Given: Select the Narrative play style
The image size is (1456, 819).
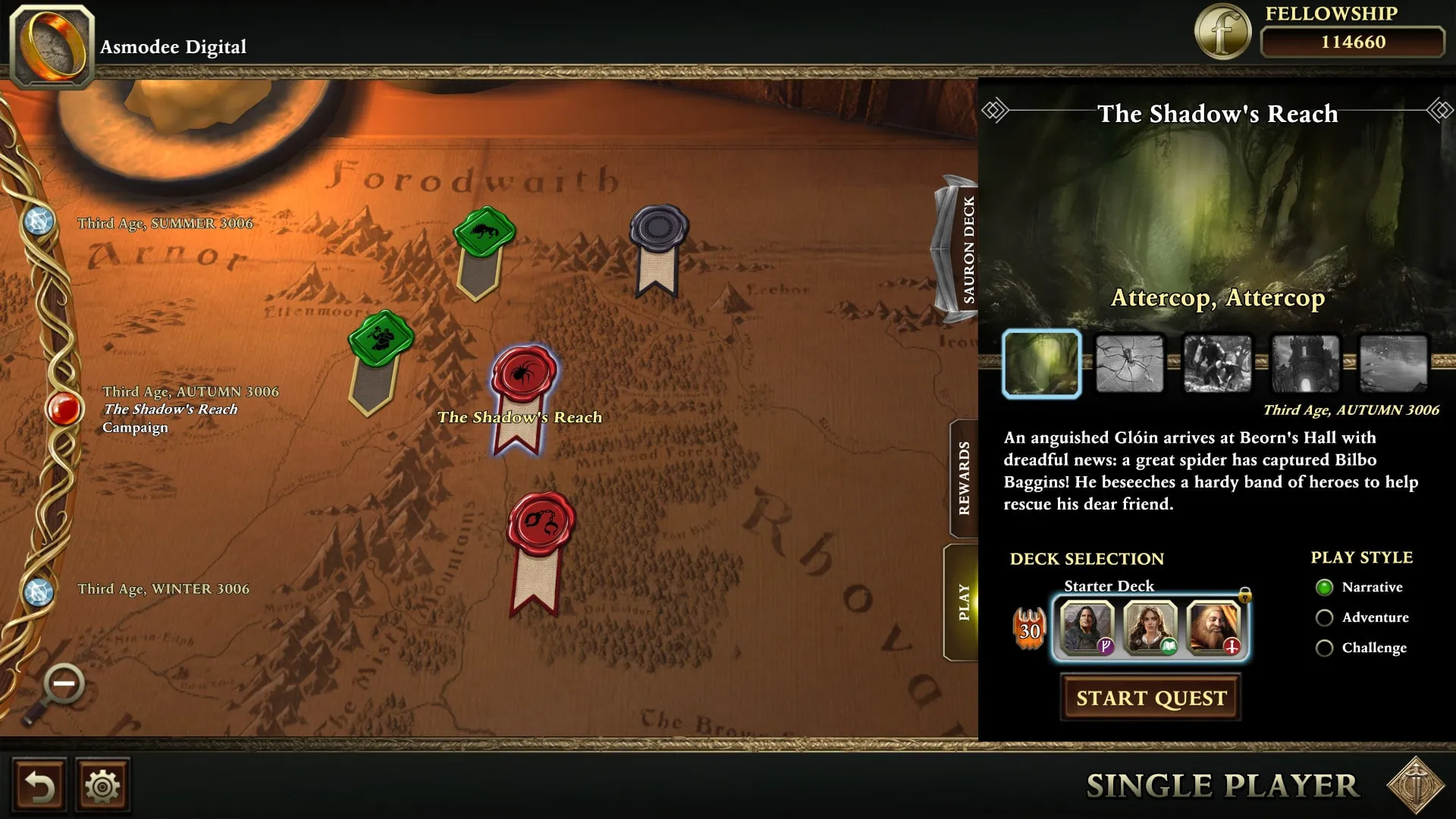Looking at the screenshot, I should (x=1325, y=588).
